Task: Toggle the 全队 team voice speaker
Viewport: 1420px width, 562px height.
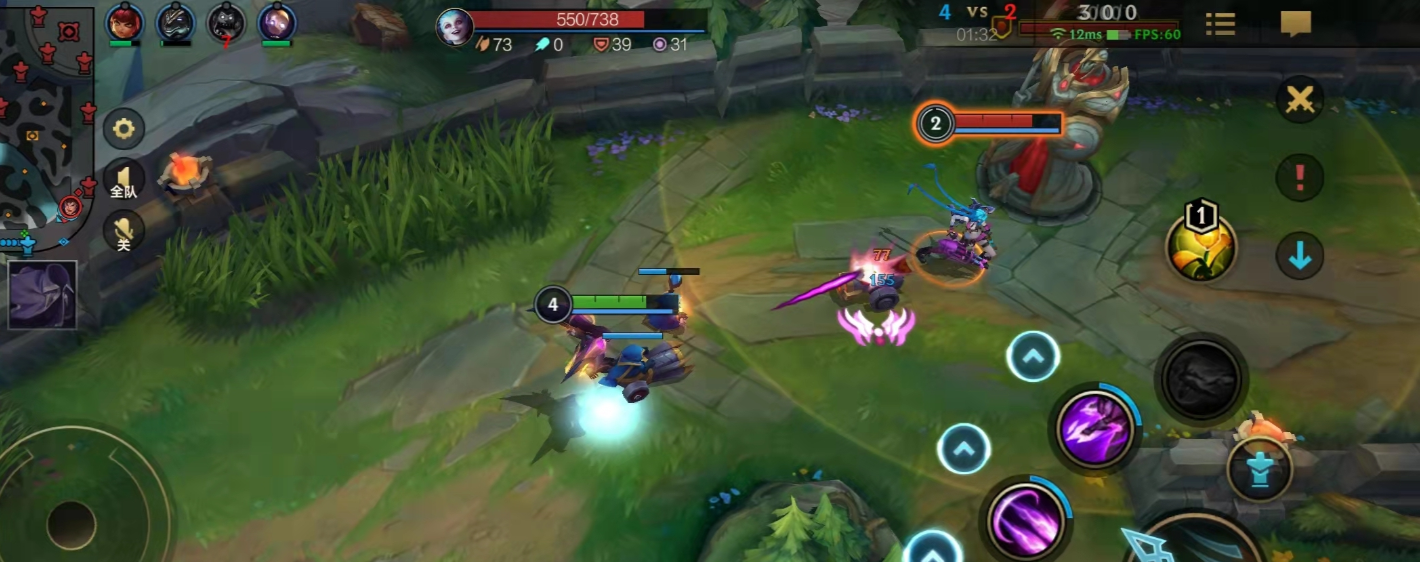Action: tap(123, 181)
